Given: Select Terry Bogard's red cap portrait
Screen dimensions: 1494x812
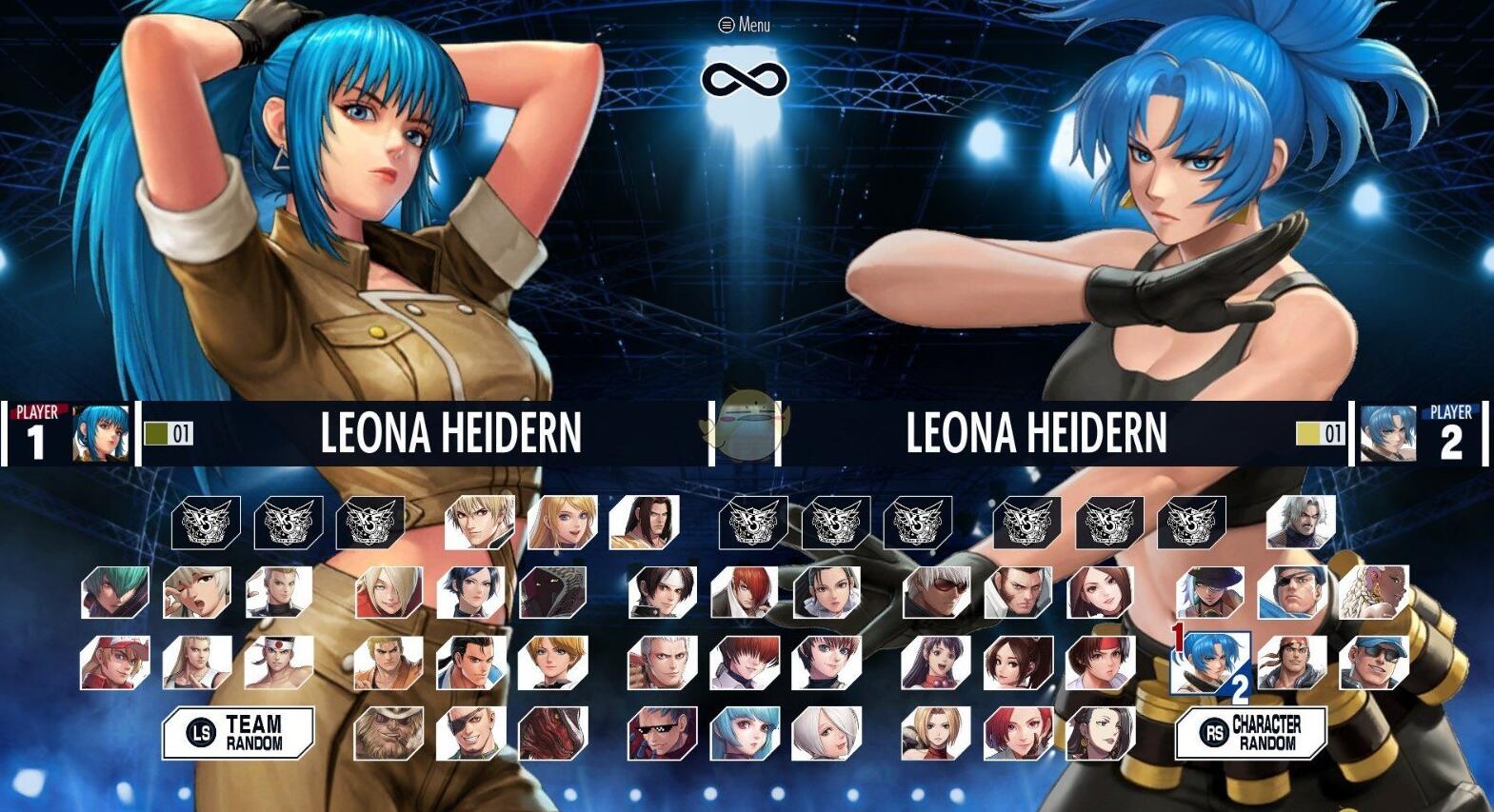Looking at the screenshot, I should [x=115, y=663].
